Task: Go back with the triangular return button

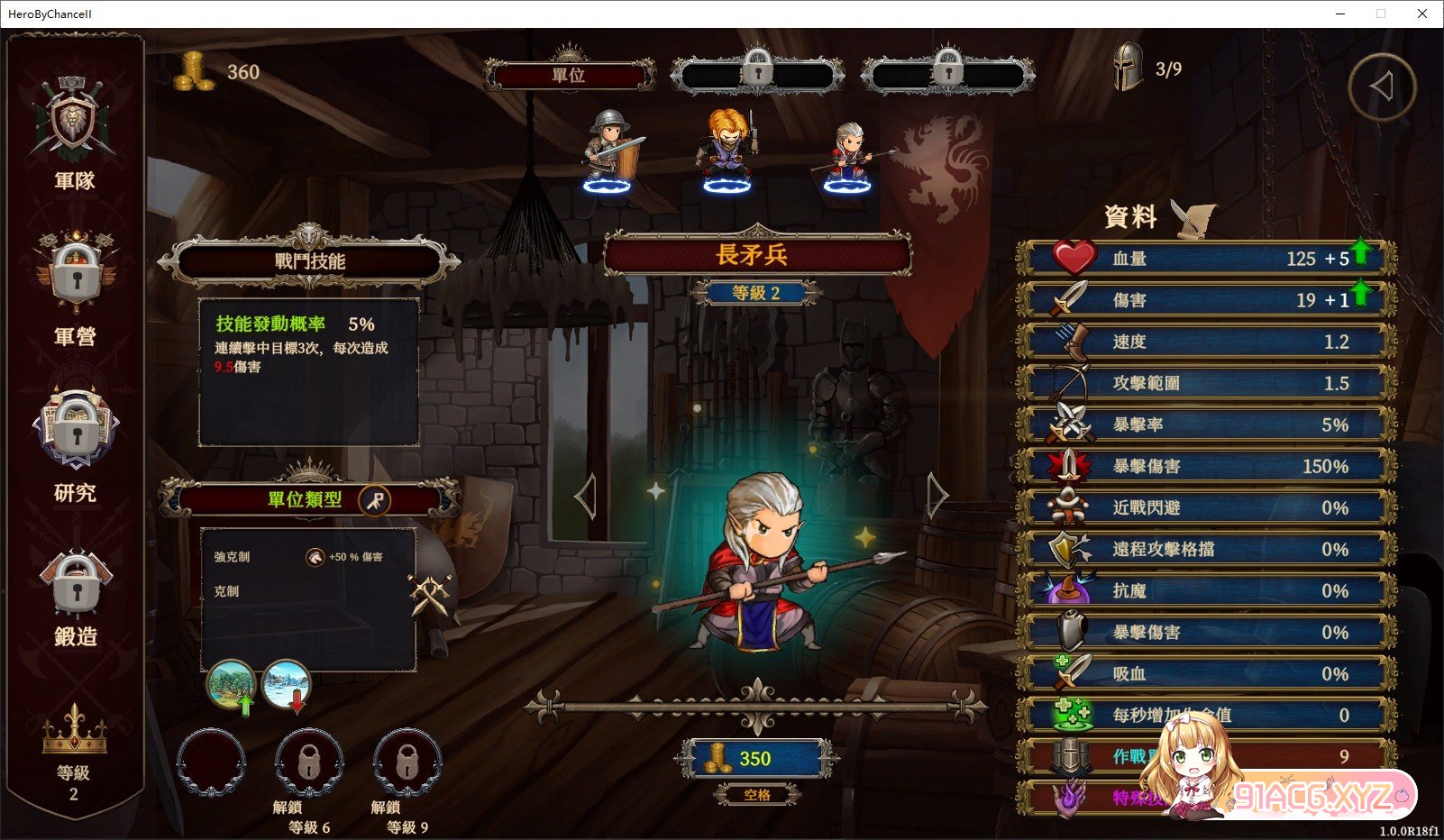Action: pyautogui.click(x=1381, y=87)
